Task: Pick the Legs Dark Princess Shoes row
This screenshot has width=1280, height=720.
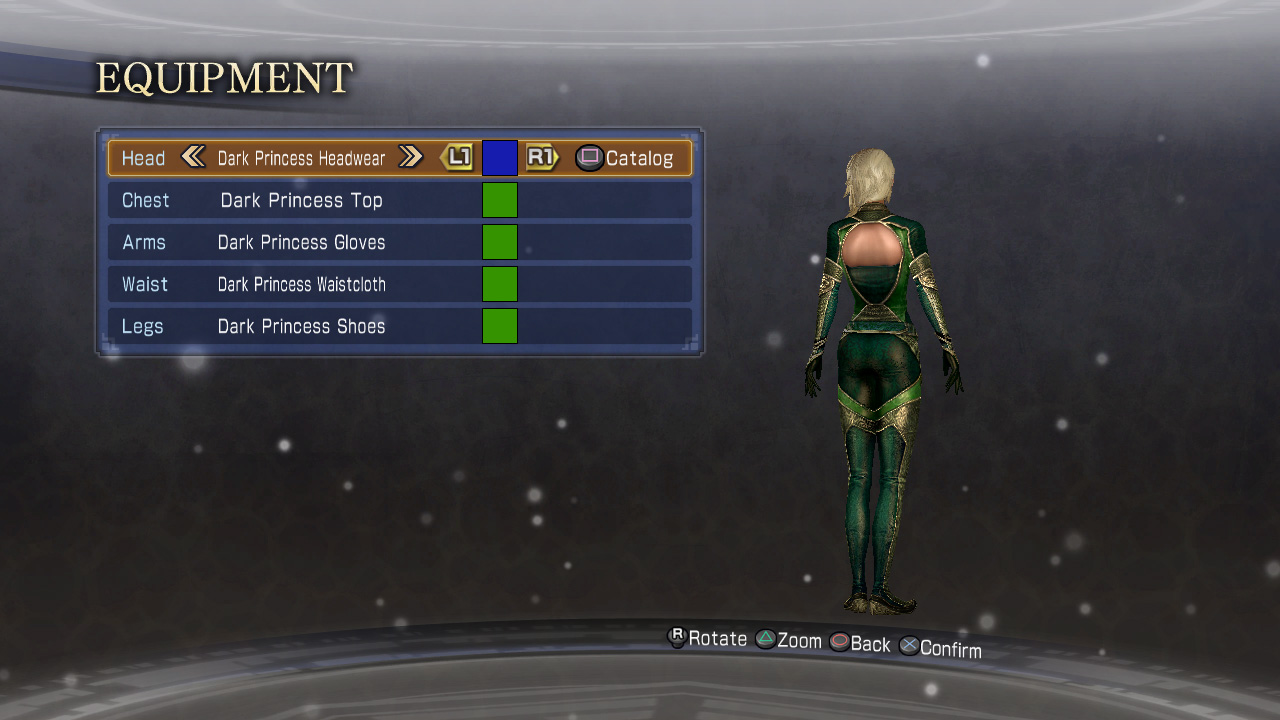Action: (x=300, y=326)
